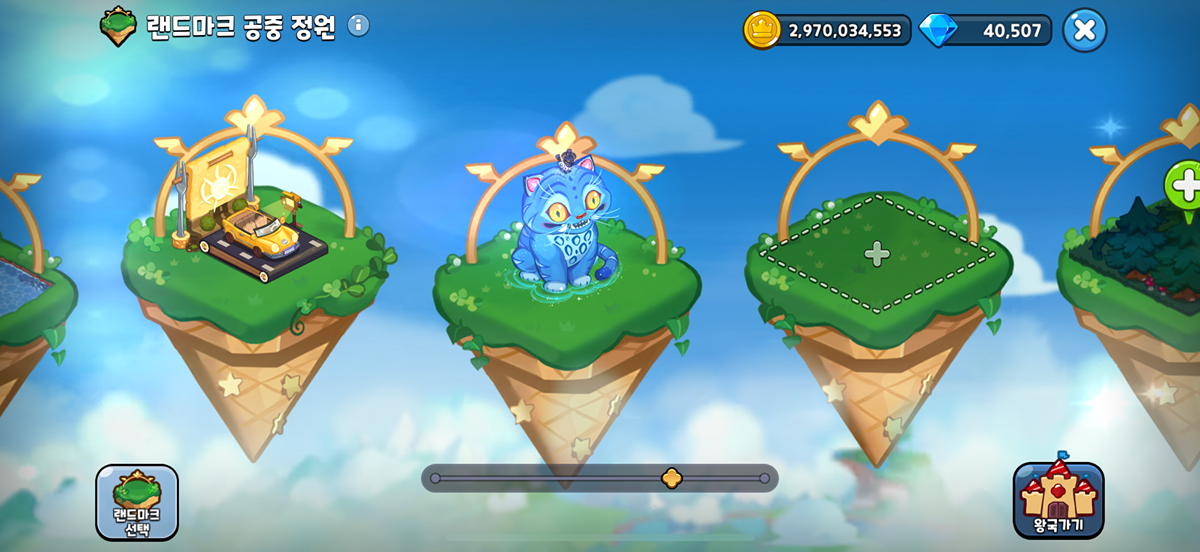The width and height of the screenshot is (1200, 552).
Task: Open the 랜드마크 선택 landmark selection button
Action: [x=137, y=502]
